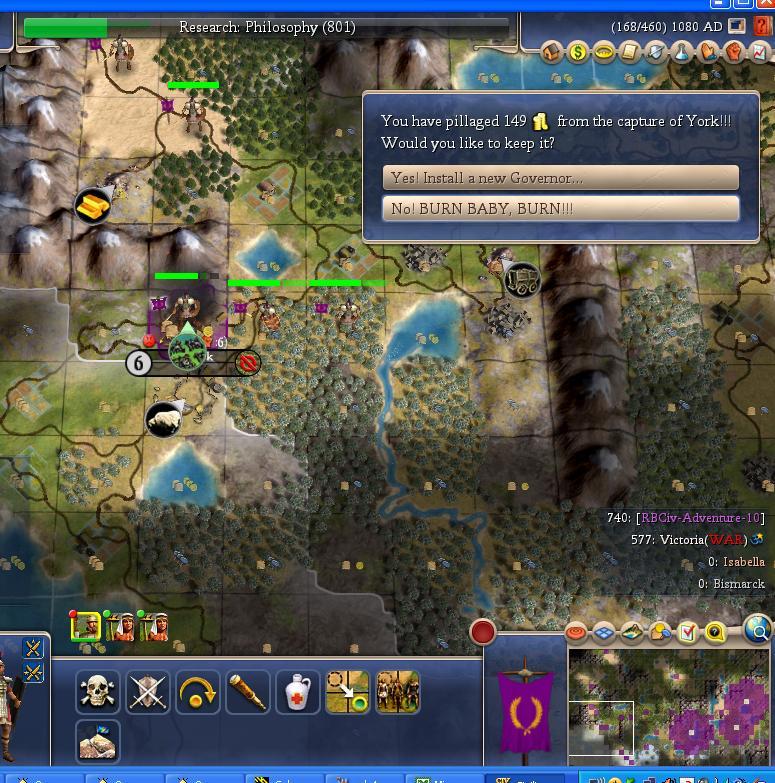Activate the spyglass sentry action

(248, 692)
